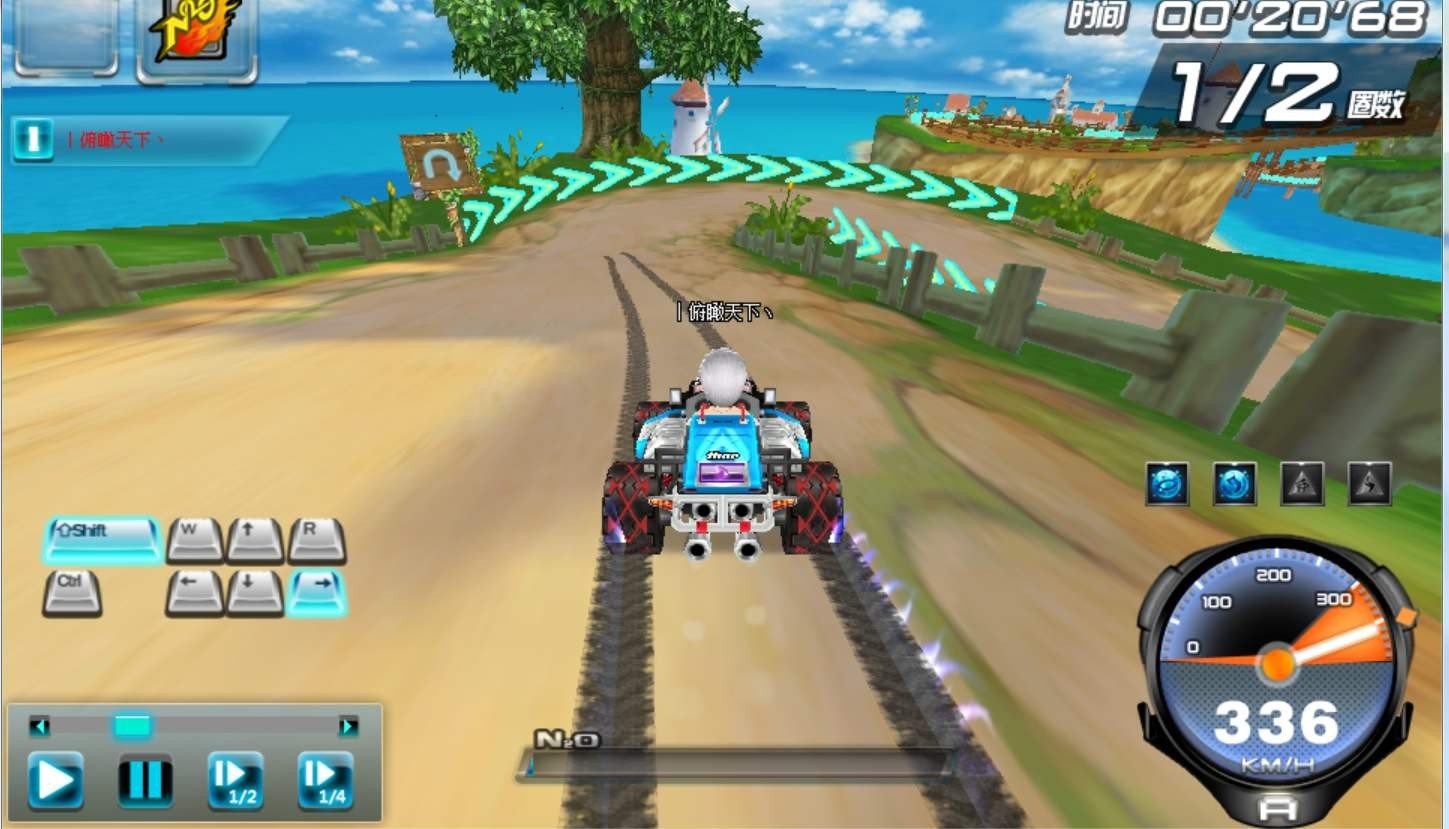1449x829 pixels.
Task: Set replay to 1/4 speed
Action: pos(325,780)
